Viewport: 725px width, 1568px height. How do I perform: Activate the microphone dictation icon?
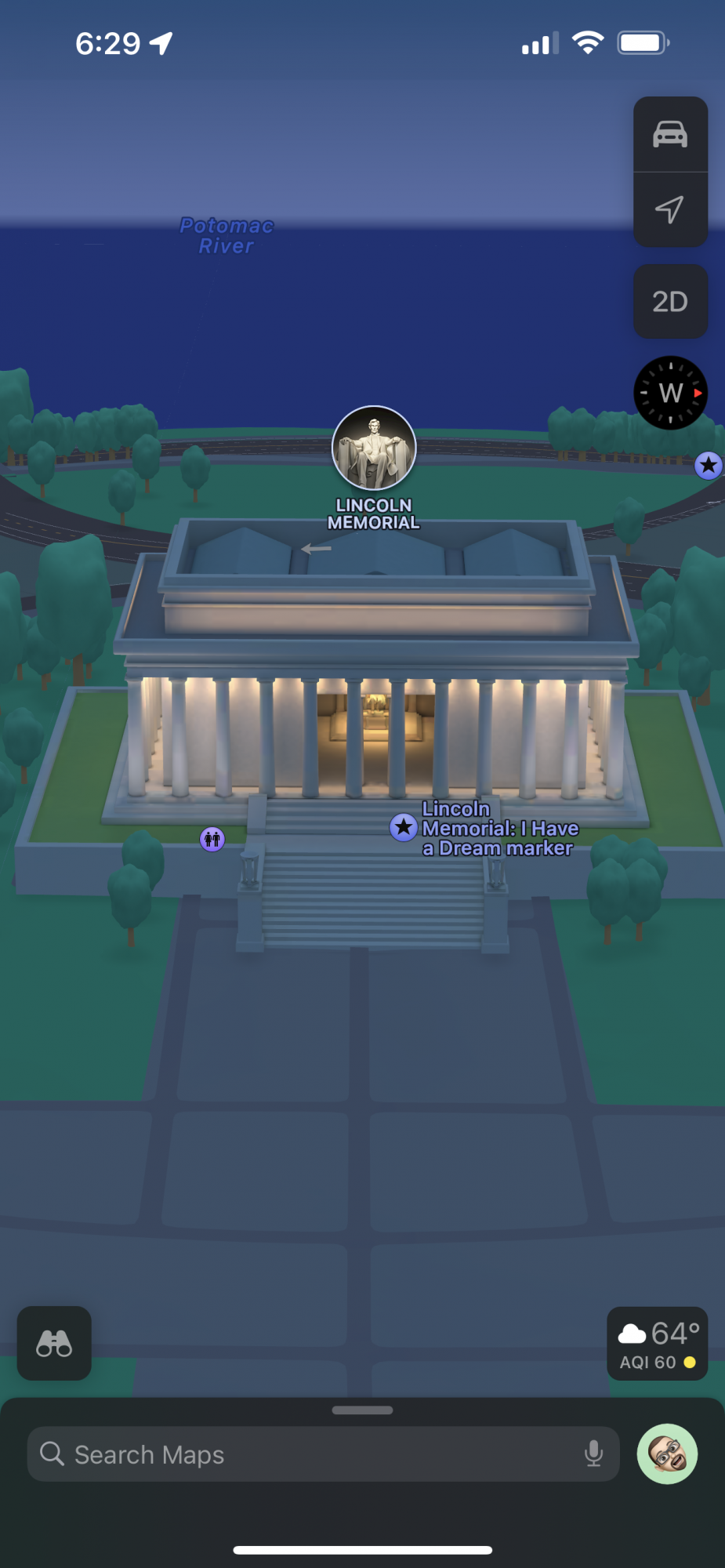coord(593,1454)
